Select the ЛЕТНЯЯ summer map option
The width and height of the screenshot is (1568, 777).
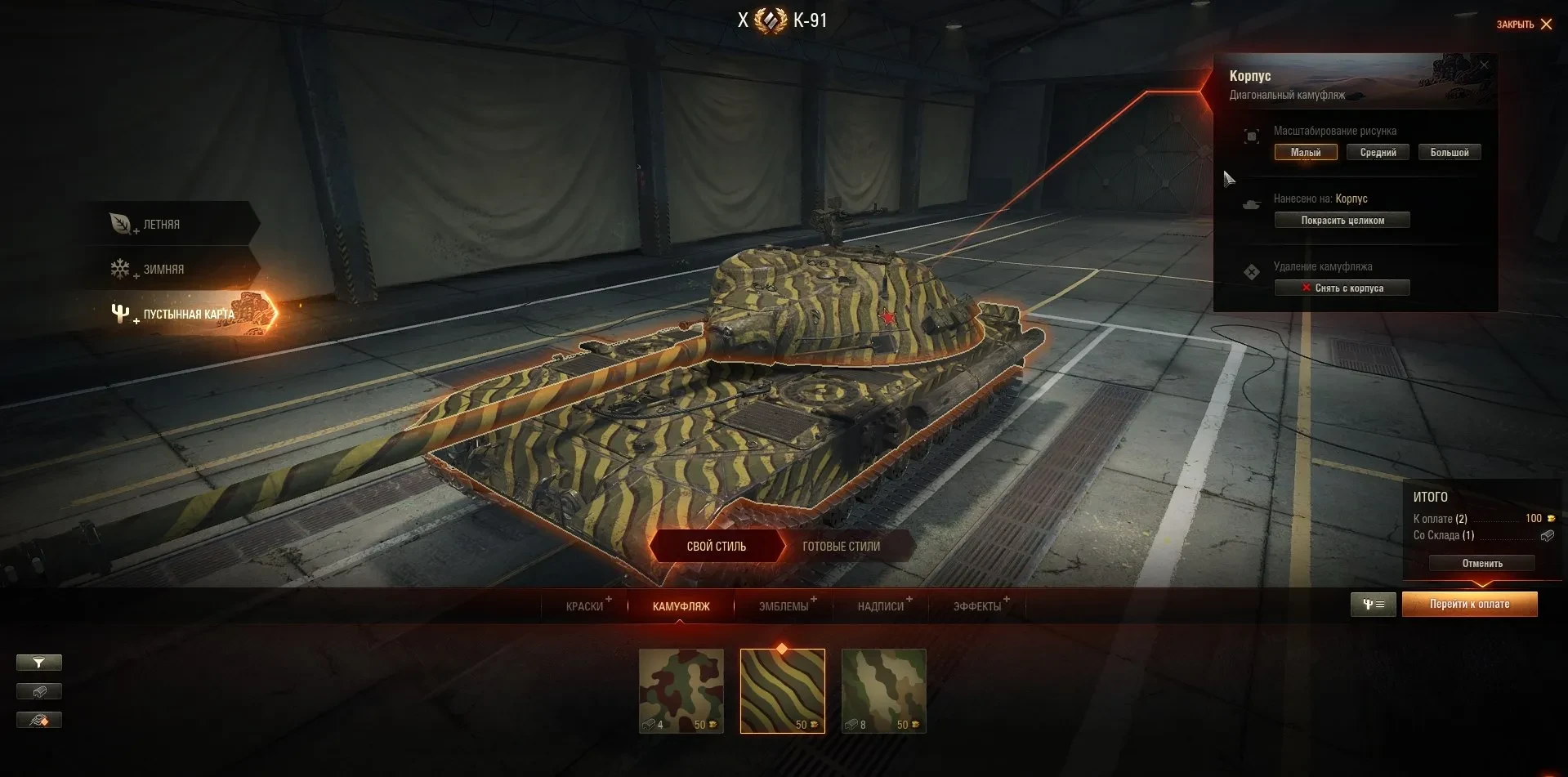(x=162, y=225)
